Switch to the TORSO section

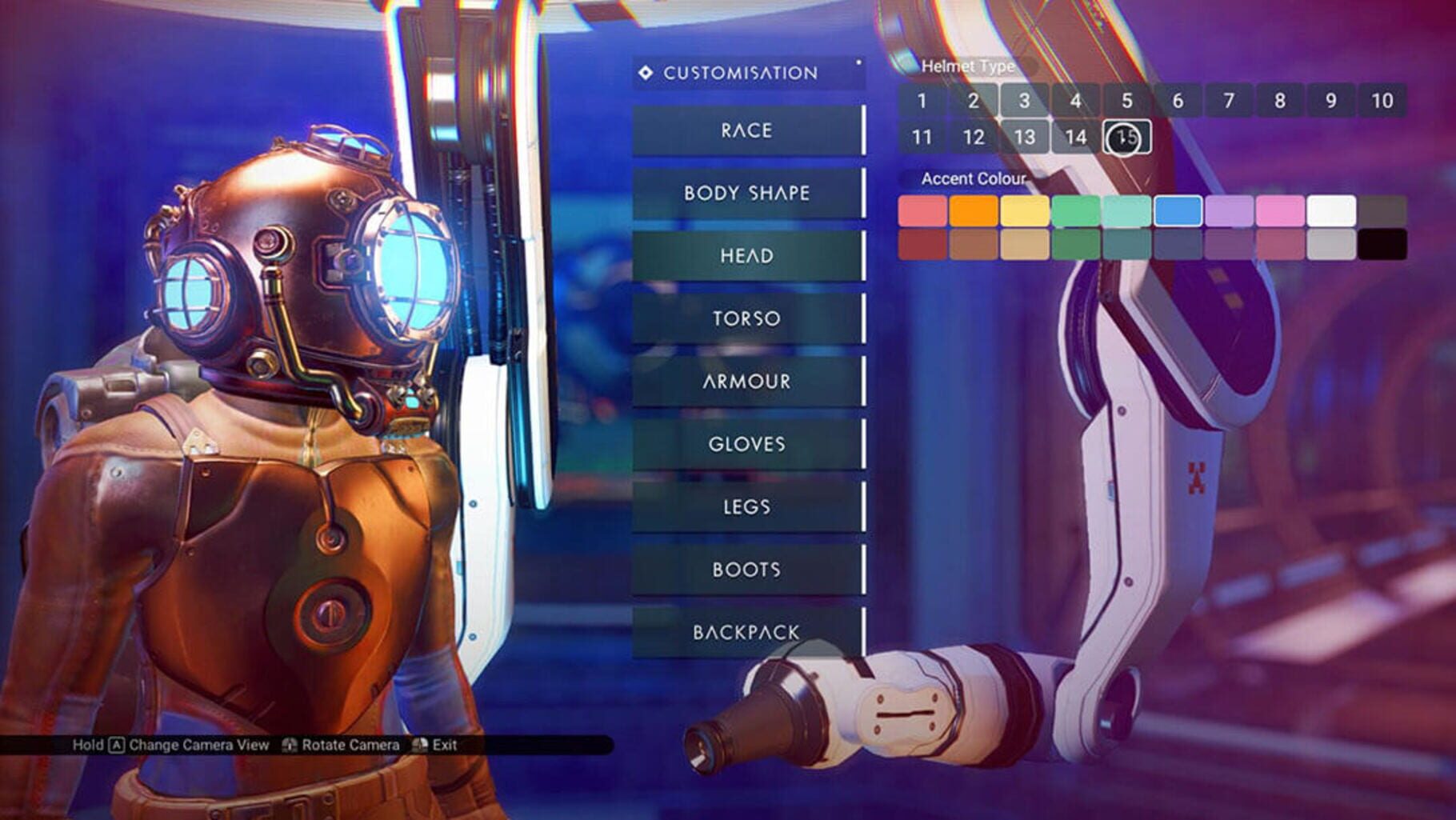pos(748,318)
